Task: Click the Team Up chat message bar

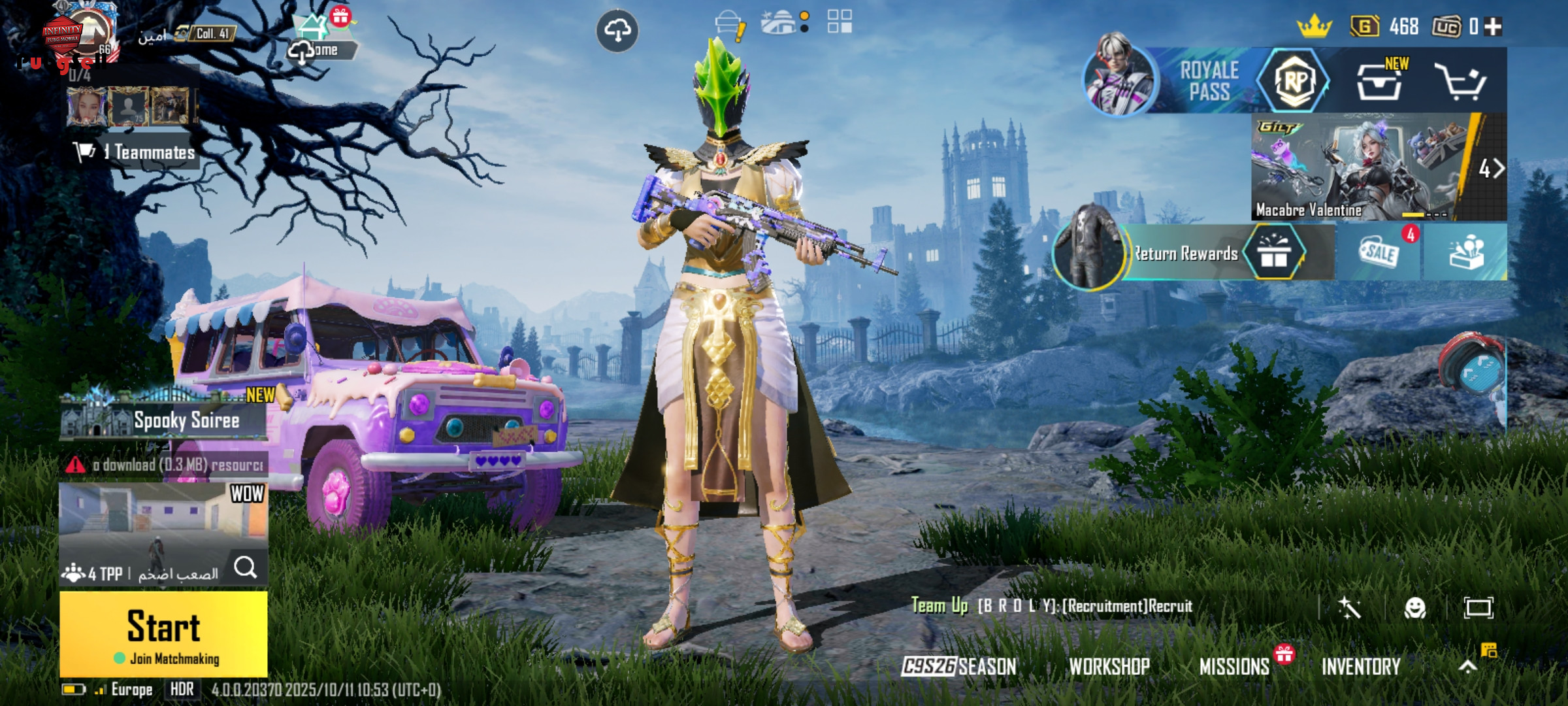Action: (1052, 606)
